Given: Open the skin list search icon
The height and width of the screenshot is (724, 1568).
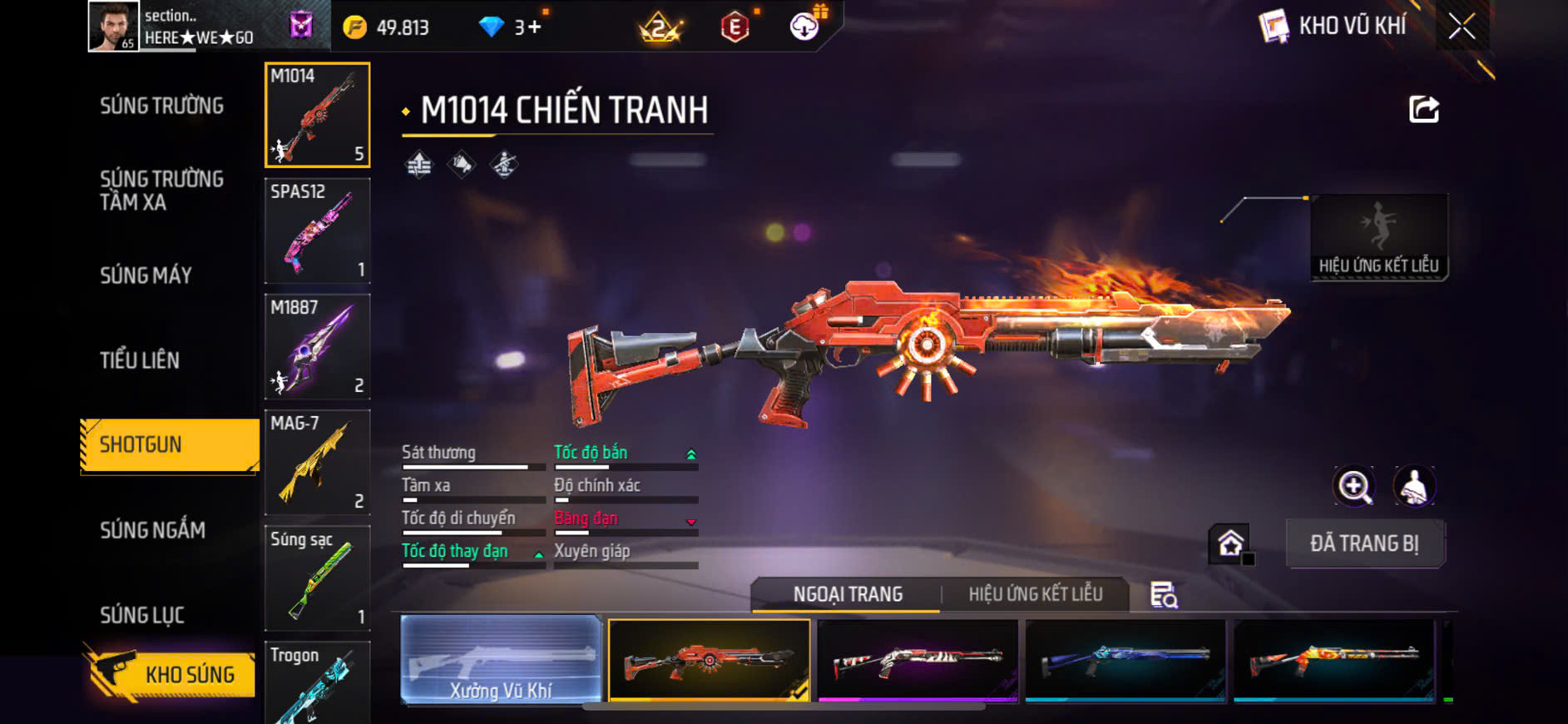Looking at the screenshot, I should click(x=1164, y=595).
